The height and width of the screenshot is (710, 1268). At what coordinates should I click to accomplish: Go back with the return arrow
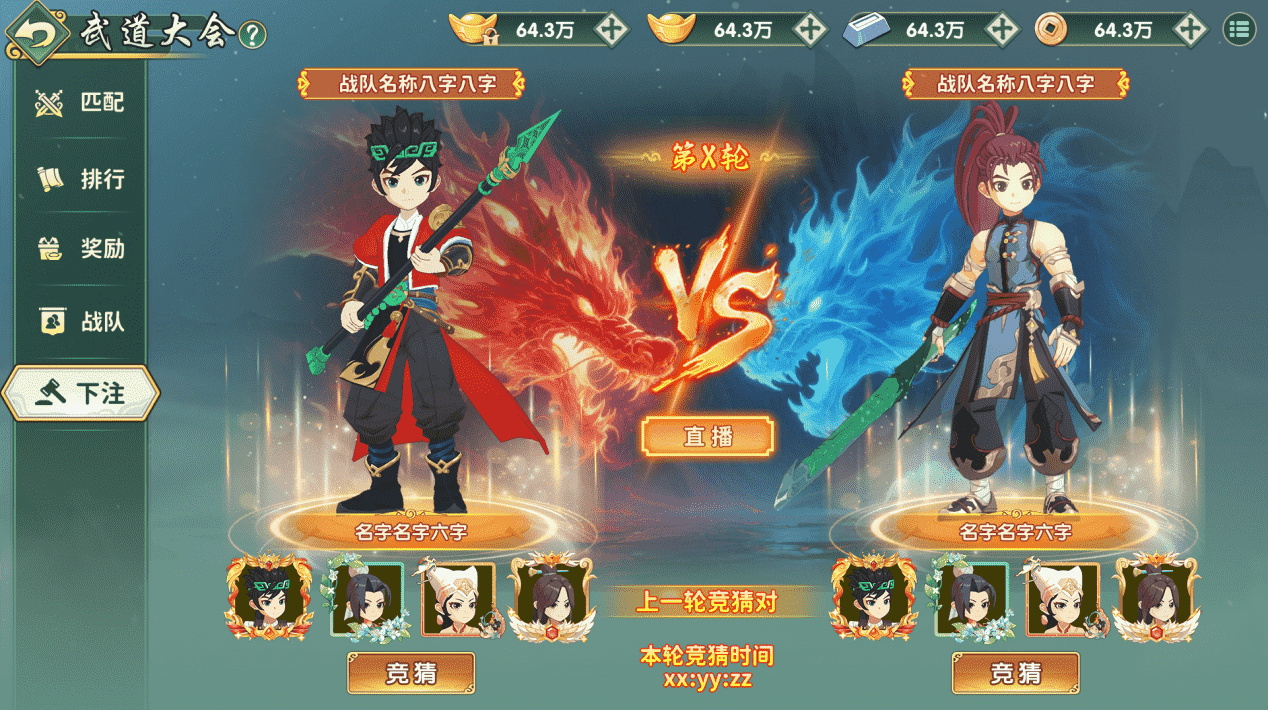[37, 35]
